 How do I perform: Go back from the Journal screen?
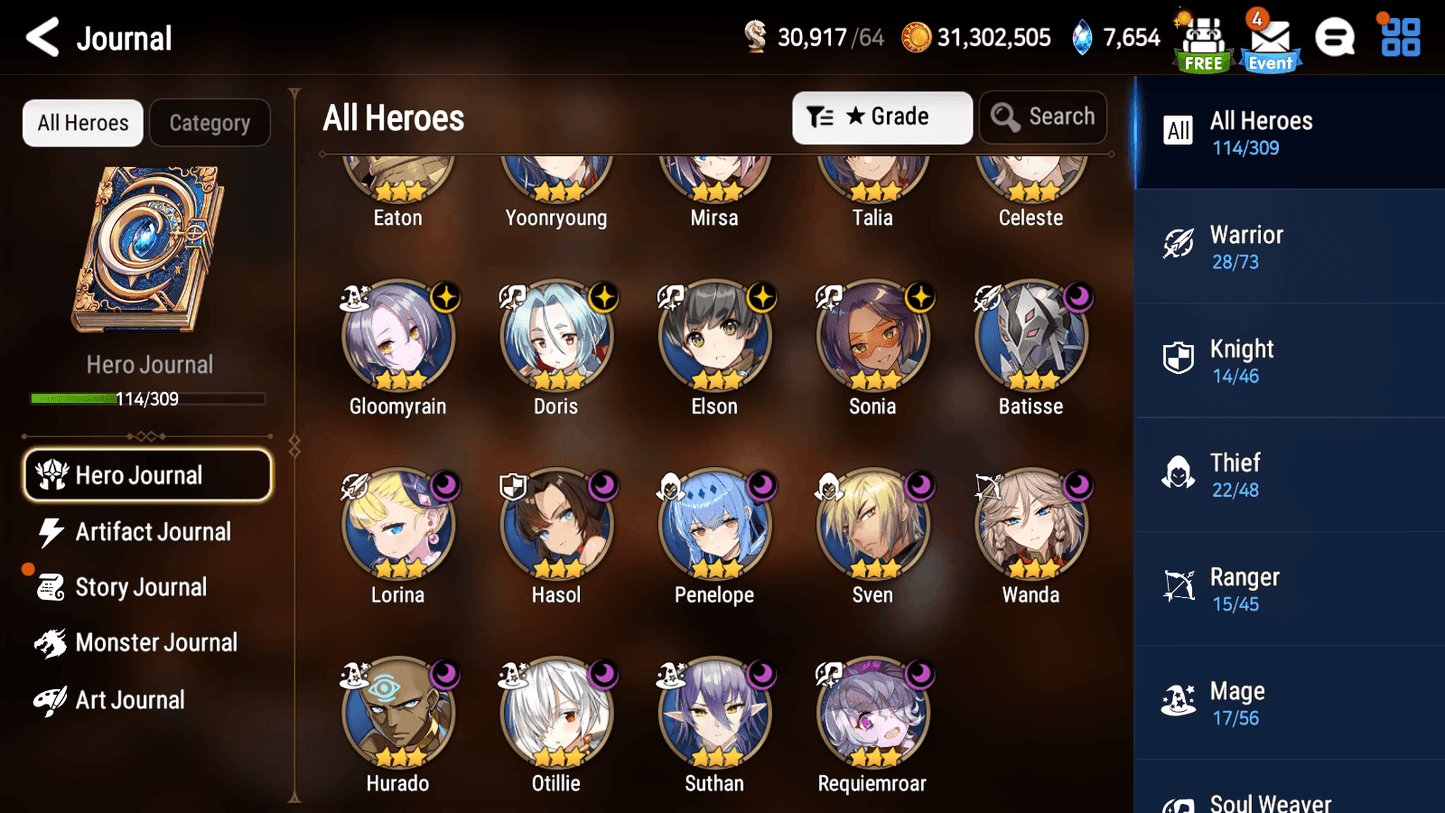42,38
